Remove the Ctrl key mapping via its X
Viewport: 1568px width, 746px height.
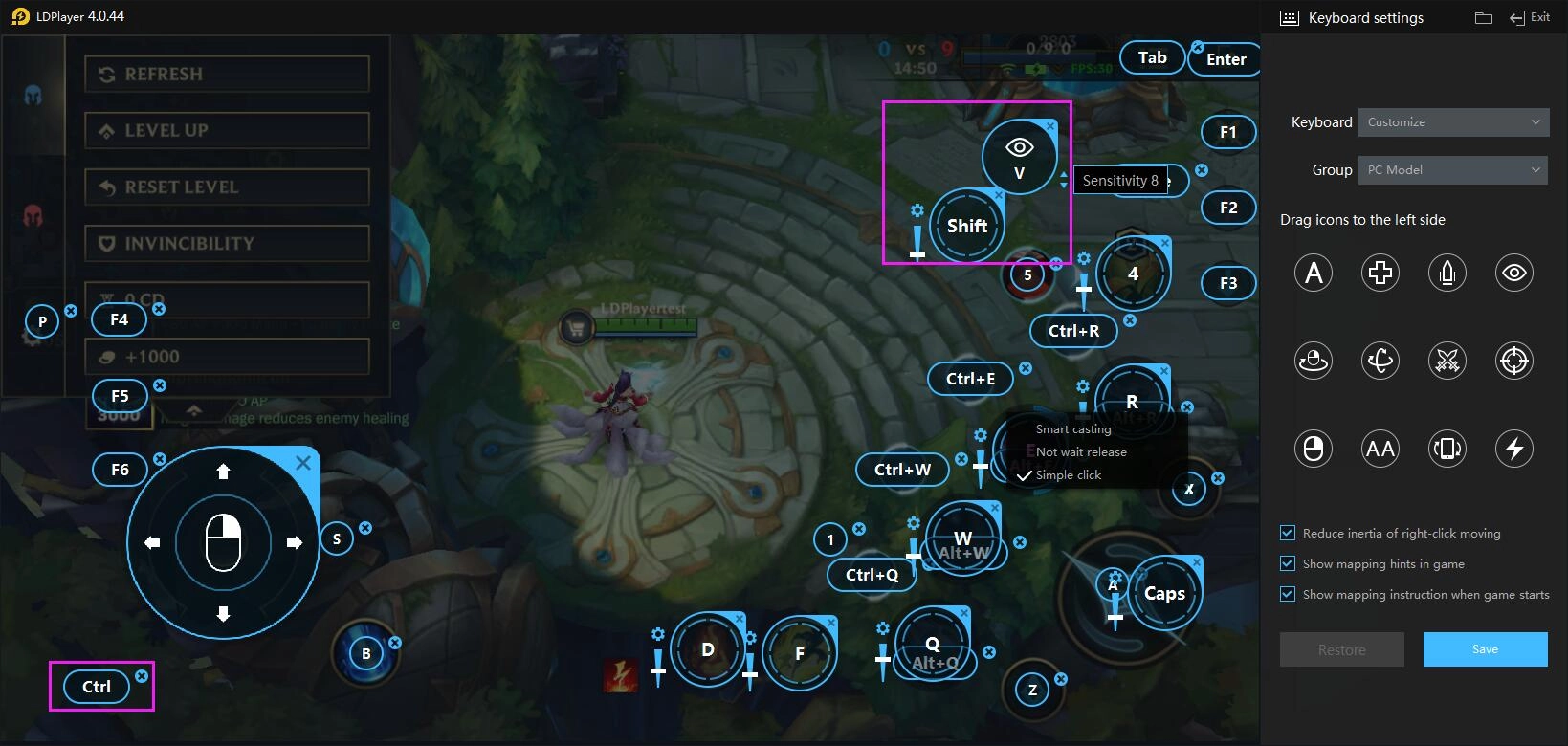[x=142, y=675]
